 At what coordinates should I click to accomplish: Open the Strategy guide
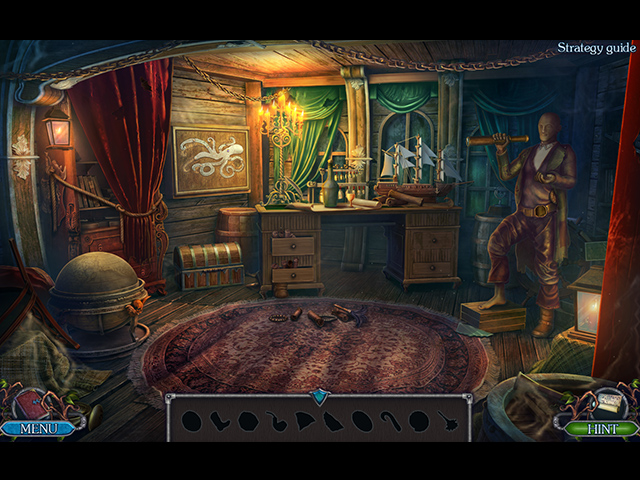(x=596, y=47)
